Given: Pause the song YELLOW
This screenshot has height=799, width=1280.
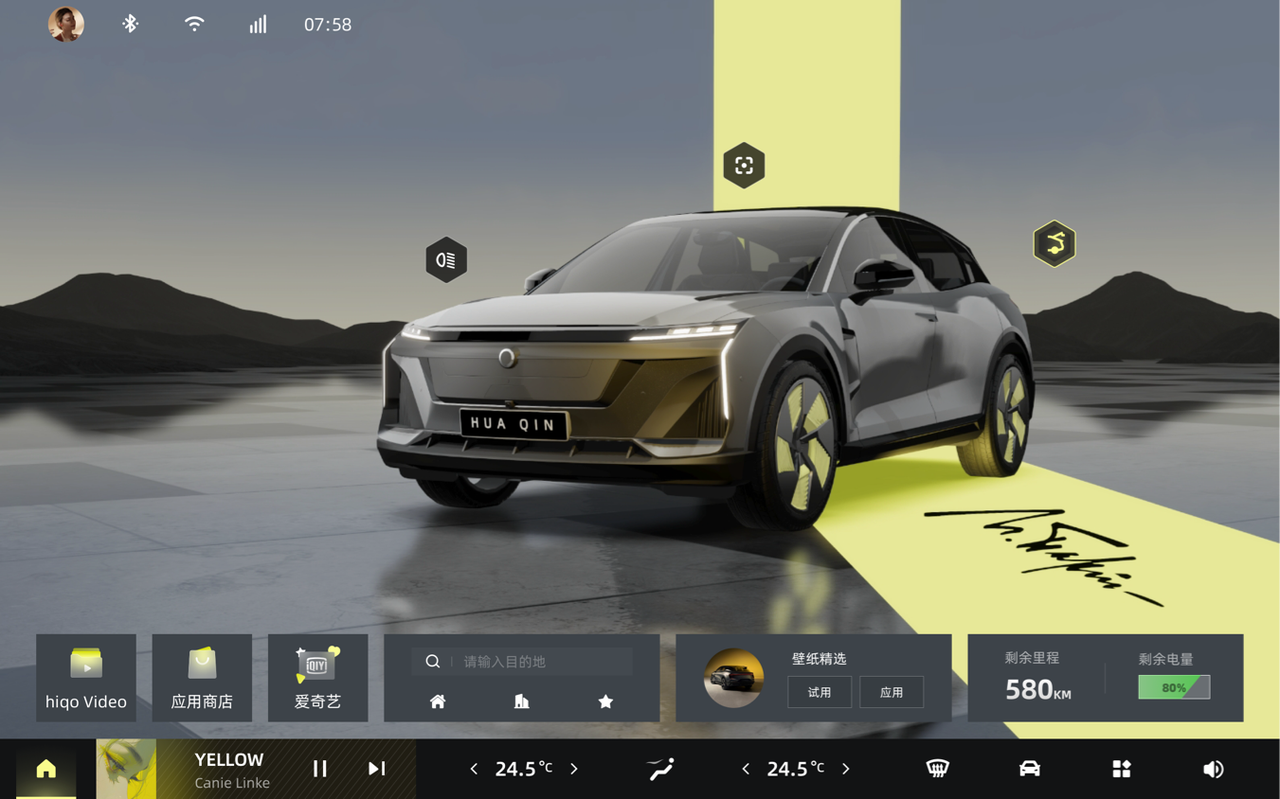Looking at the screenshot, I should pyautogui.click(x=320, y=768).
